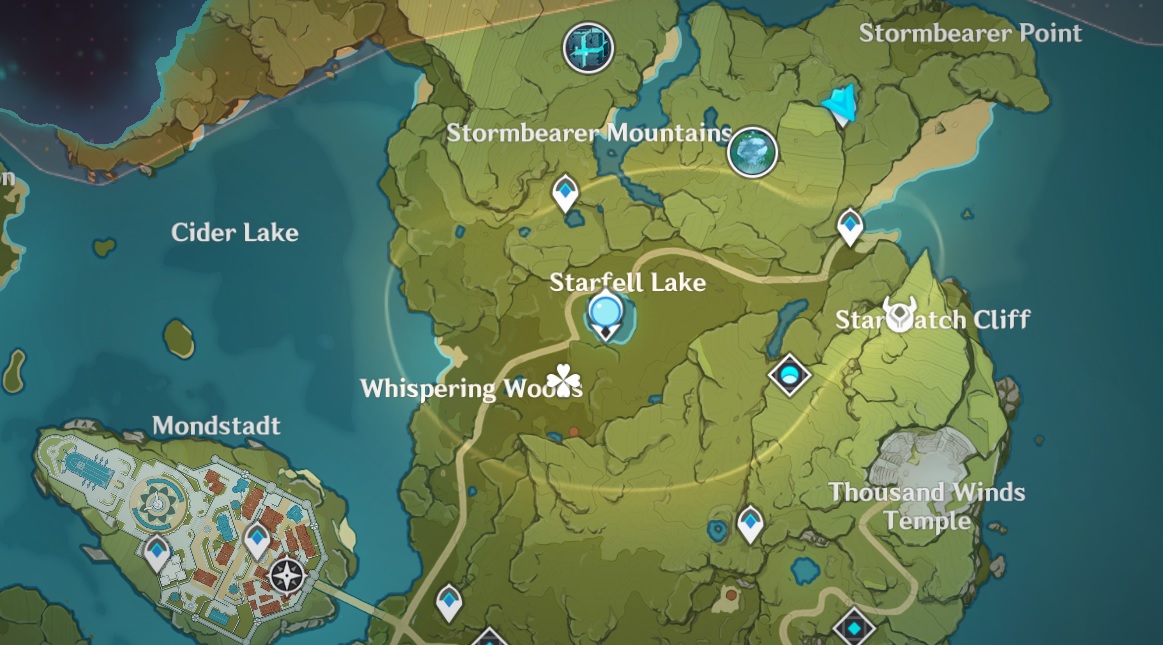This screenshot has width=1163, height=645.
Task: Click the horned mask marker at Starsnatch Cliff
Action: (x=899, y=315)
